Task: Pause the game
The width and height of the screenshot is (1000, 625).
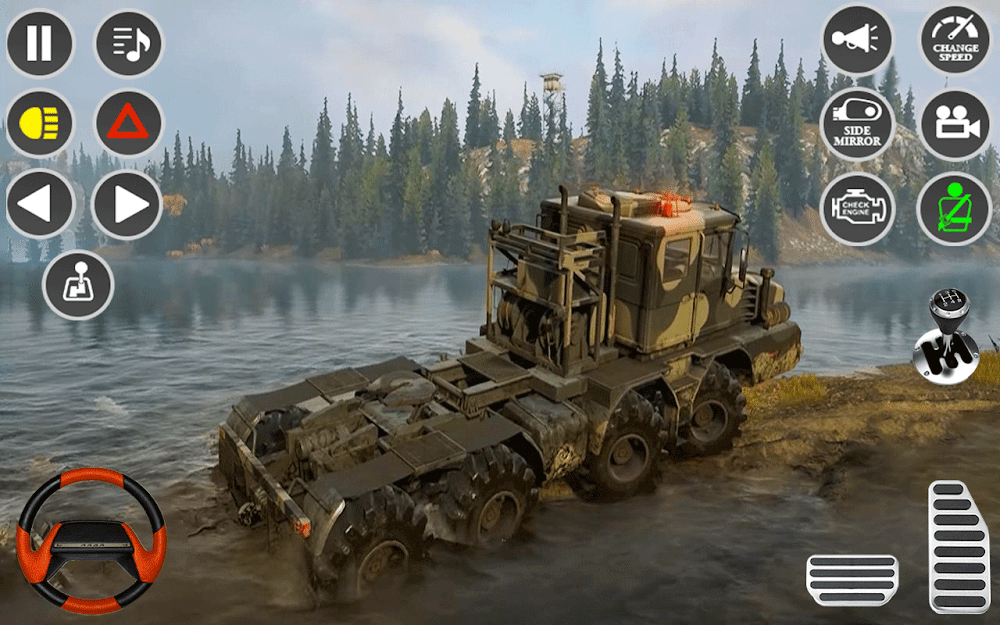Action: [x=40, y=44]
